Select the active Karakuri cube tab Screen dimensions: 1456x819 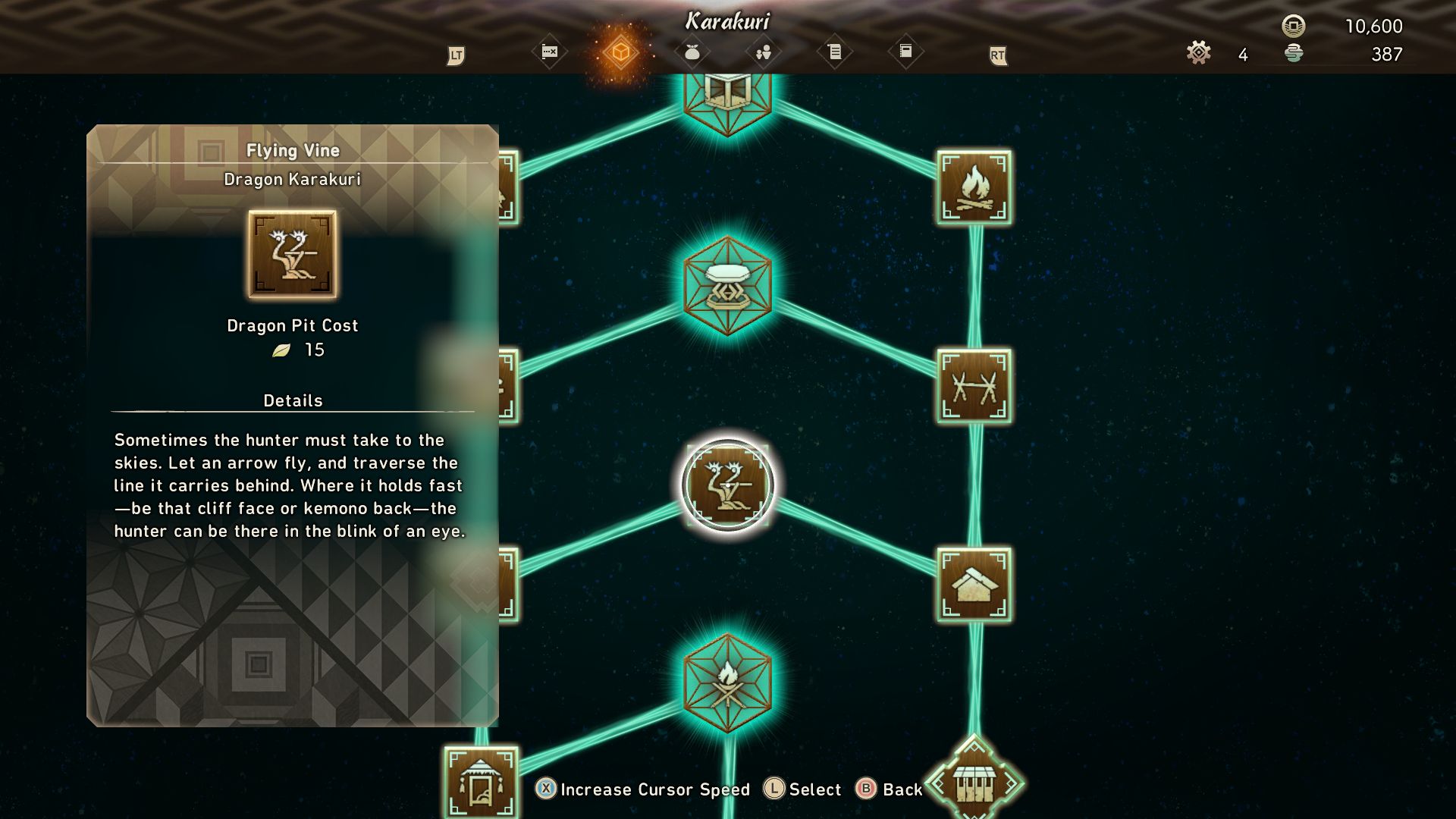tap(620, 52)
